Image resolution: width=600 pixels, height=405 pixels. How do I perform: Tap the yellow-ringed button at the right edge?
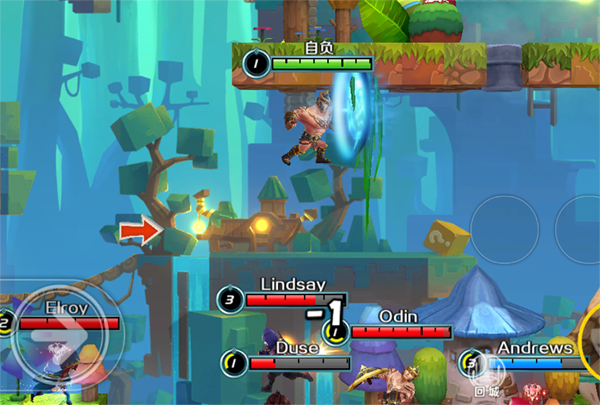tap(590, 340)
